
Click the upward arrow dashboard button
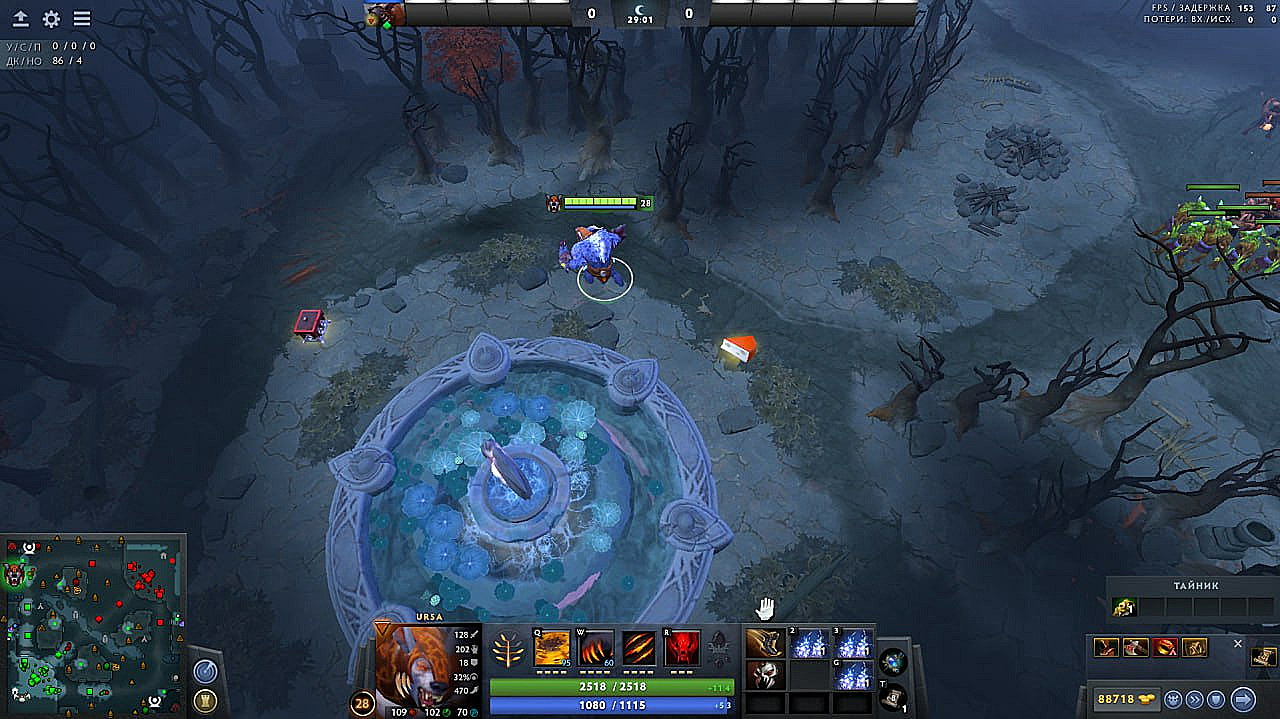coord(21,19)
